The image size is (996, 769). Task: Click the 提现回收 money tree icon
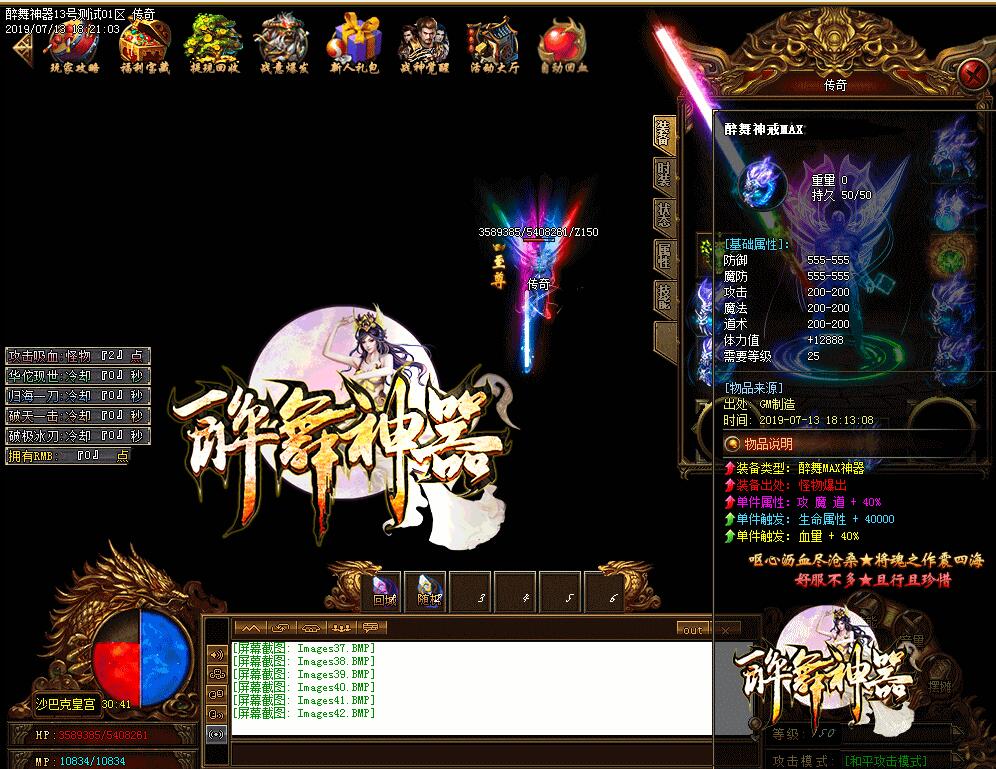click(214, 46)
